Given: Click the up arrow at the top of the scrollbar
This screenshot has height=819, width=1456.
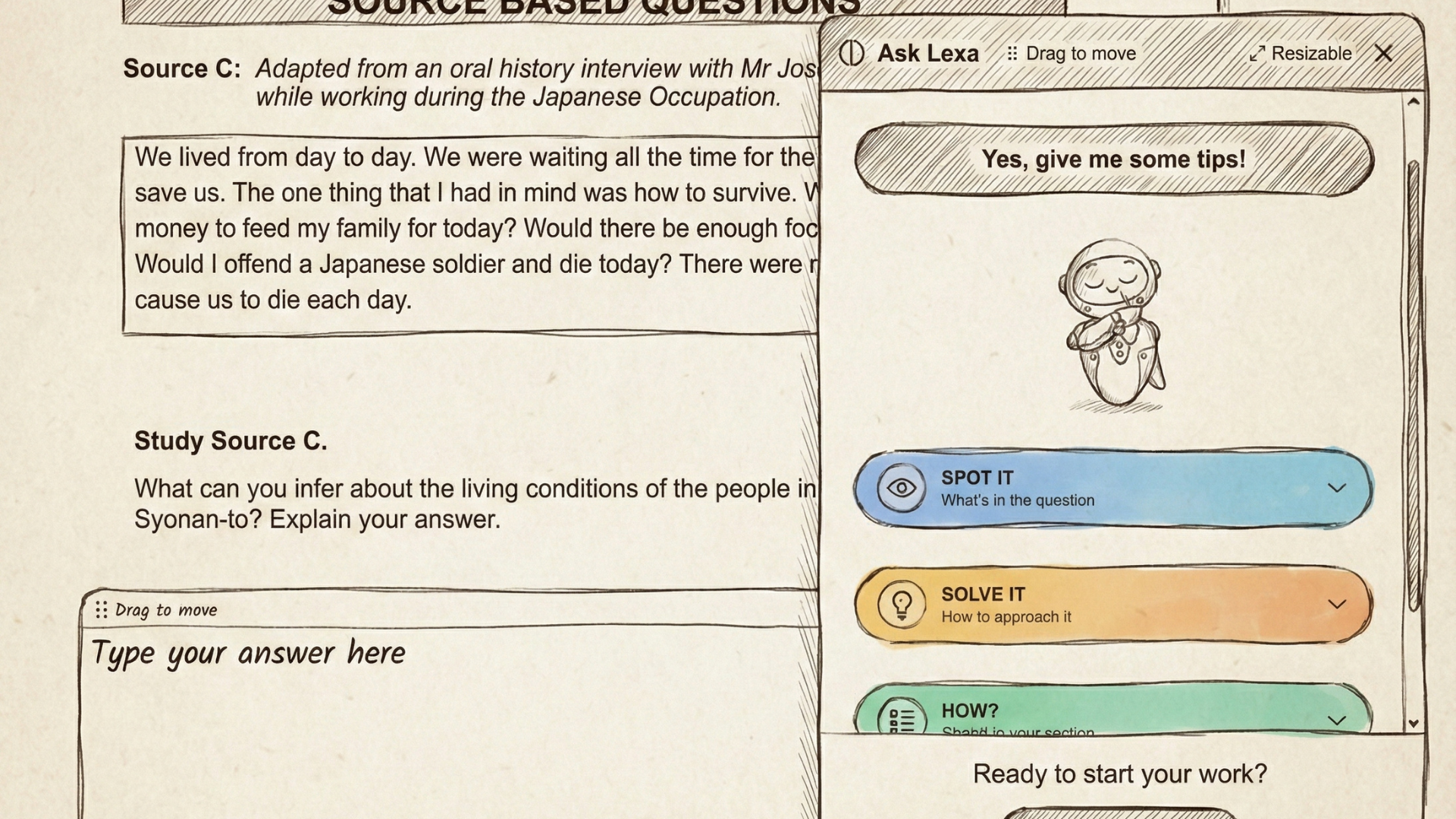Looking at the screenshot, I should 1414,101.
